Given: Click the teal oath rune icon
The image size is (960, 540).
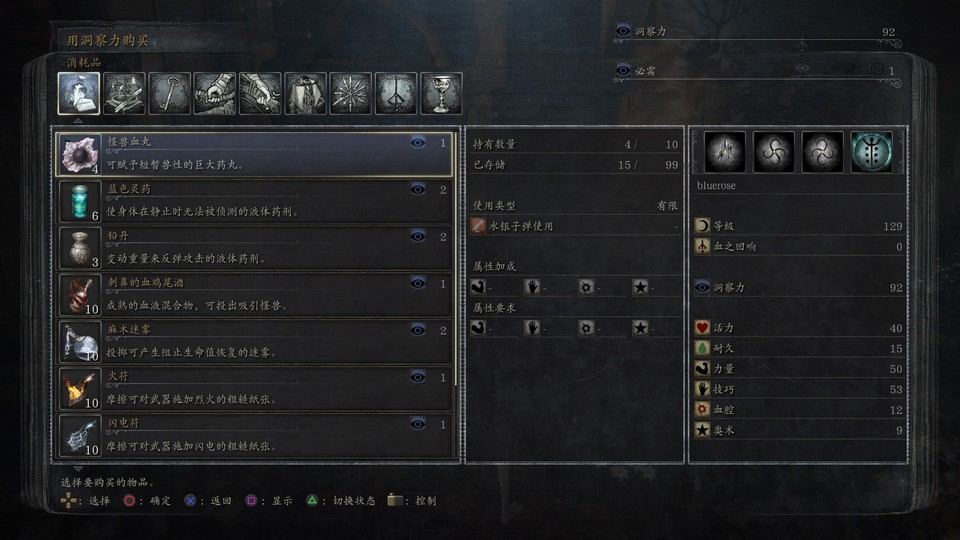Looking at the screenshot, I should pyautogui.click(x=872, y=152).
